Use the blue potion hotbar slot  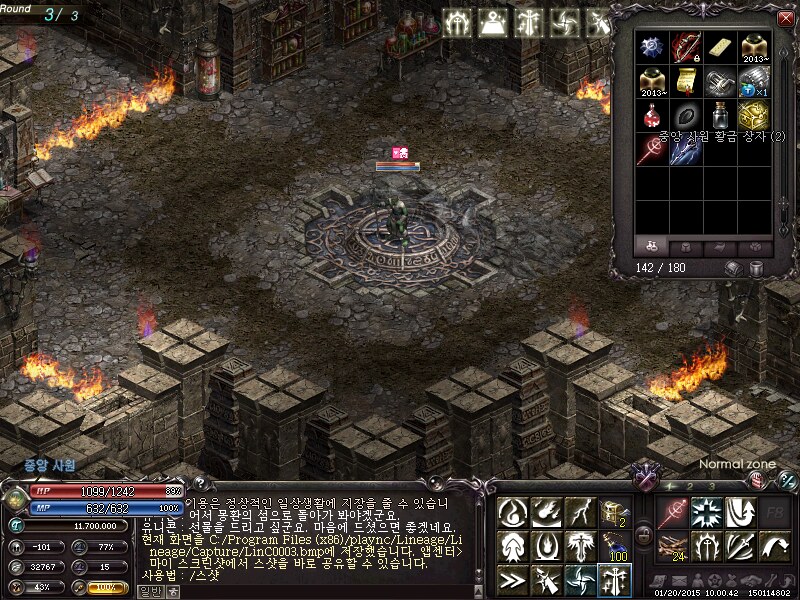(615, 545)
